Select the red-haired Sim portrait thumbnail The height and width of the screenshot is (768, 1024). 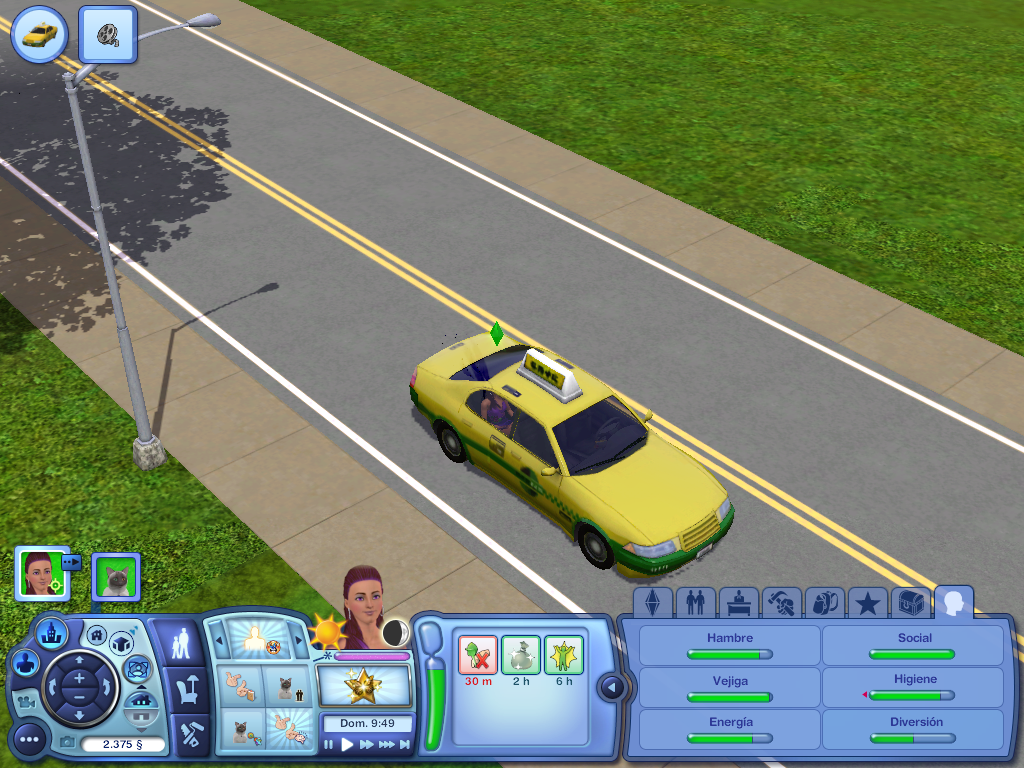click(x=39, y=573)
